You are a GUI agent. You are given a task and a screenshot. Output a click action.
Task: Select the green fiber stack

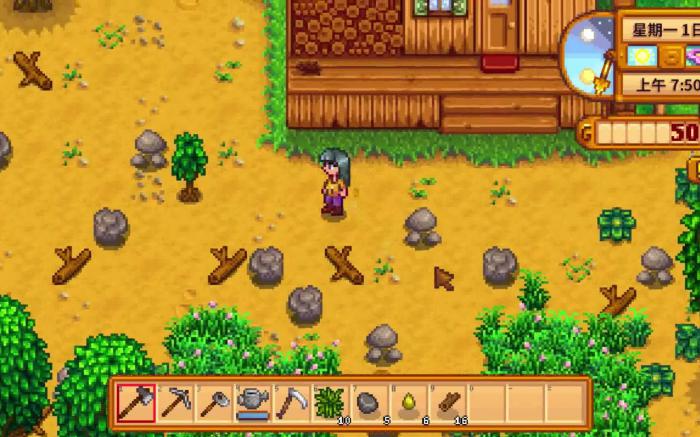tap(330, 403)
